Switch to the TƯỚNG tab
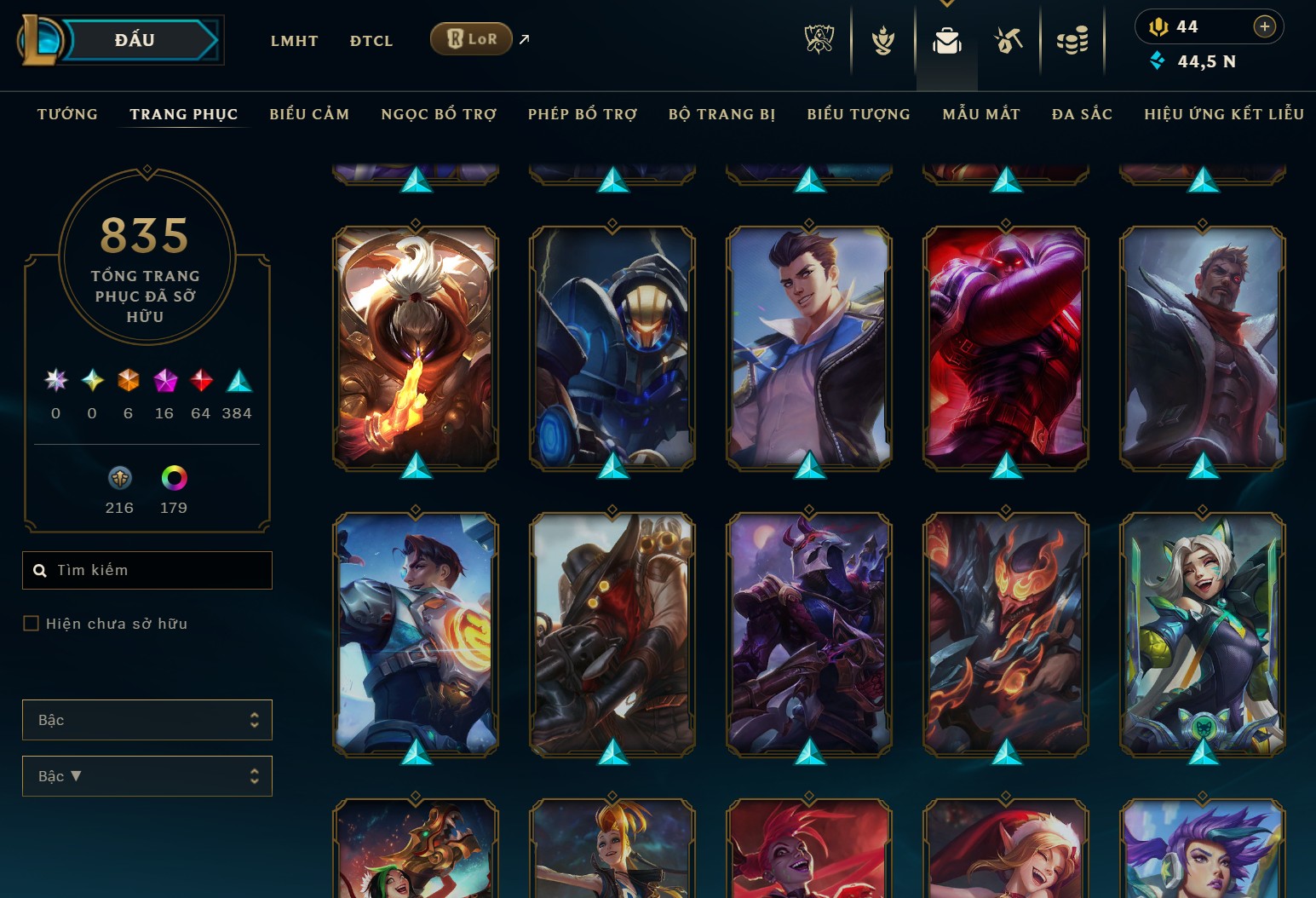The image size is (1316, 898). (67, 113)
